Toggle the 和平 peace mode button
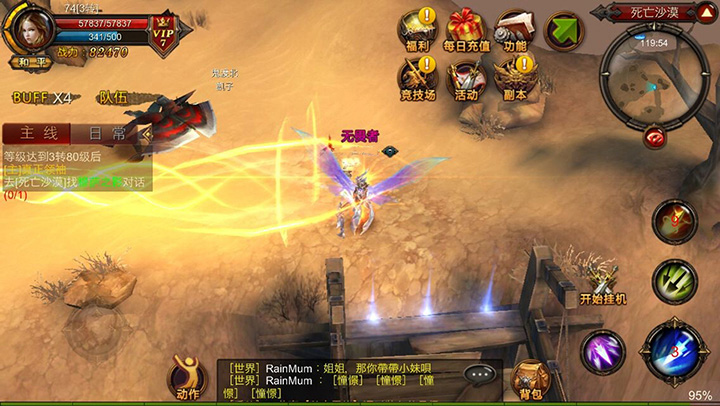This screenshot has height=406, width=720. click(x=34, y=62)
